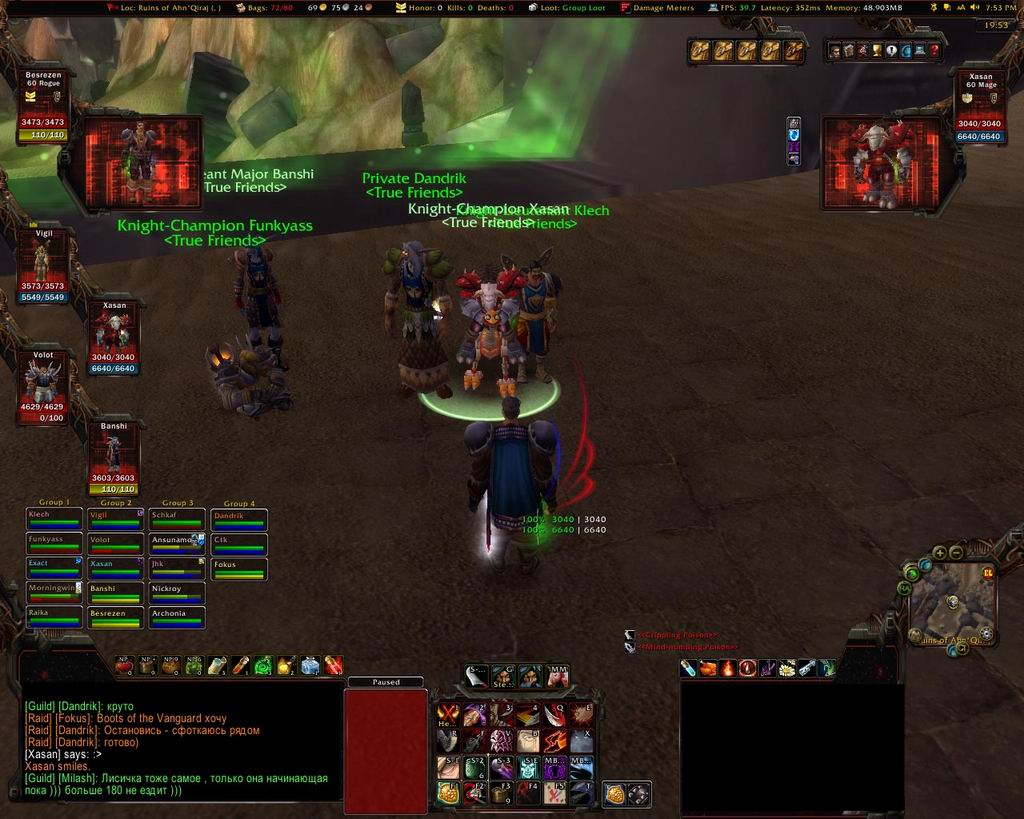The height and width of the screenshot is (819, 1024).
Task: Target Dandrik in raid Group 4
Action: (239, 518)
